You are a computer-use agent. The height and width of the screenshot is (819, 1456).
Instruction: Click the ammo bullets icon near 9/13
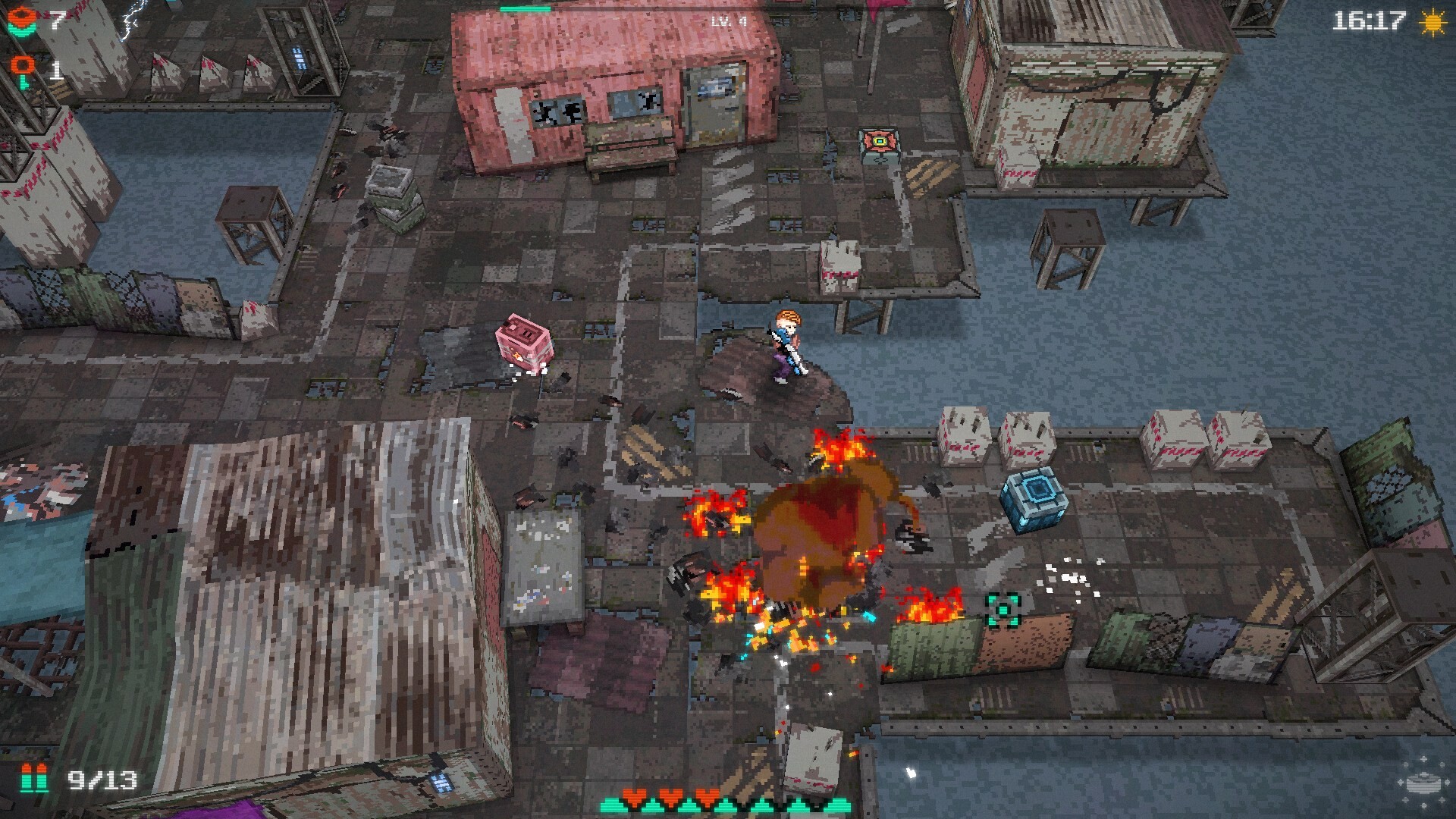click(x=33, y=777)
